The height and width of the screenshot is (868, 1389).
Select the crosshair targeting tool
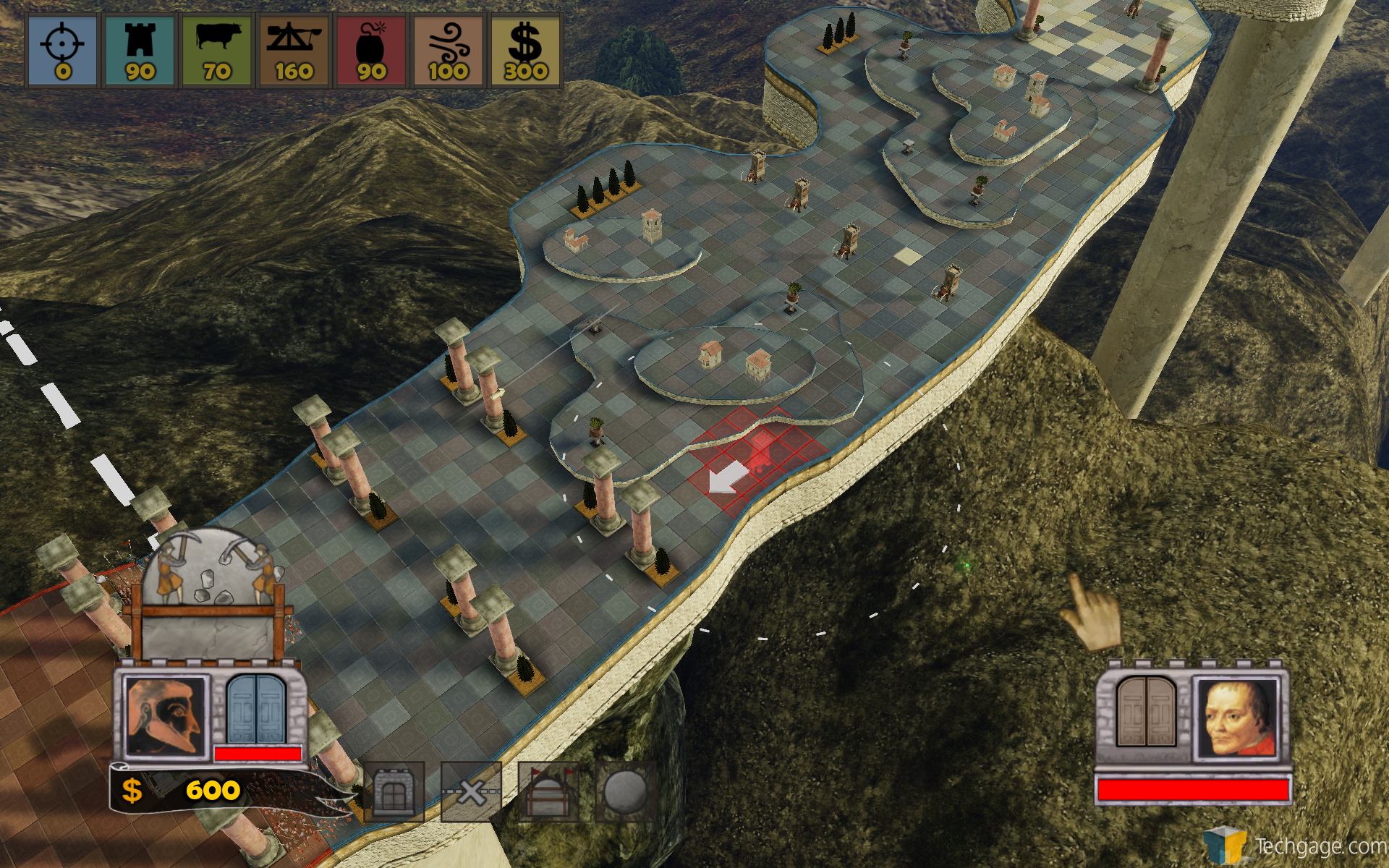(62, 49)
